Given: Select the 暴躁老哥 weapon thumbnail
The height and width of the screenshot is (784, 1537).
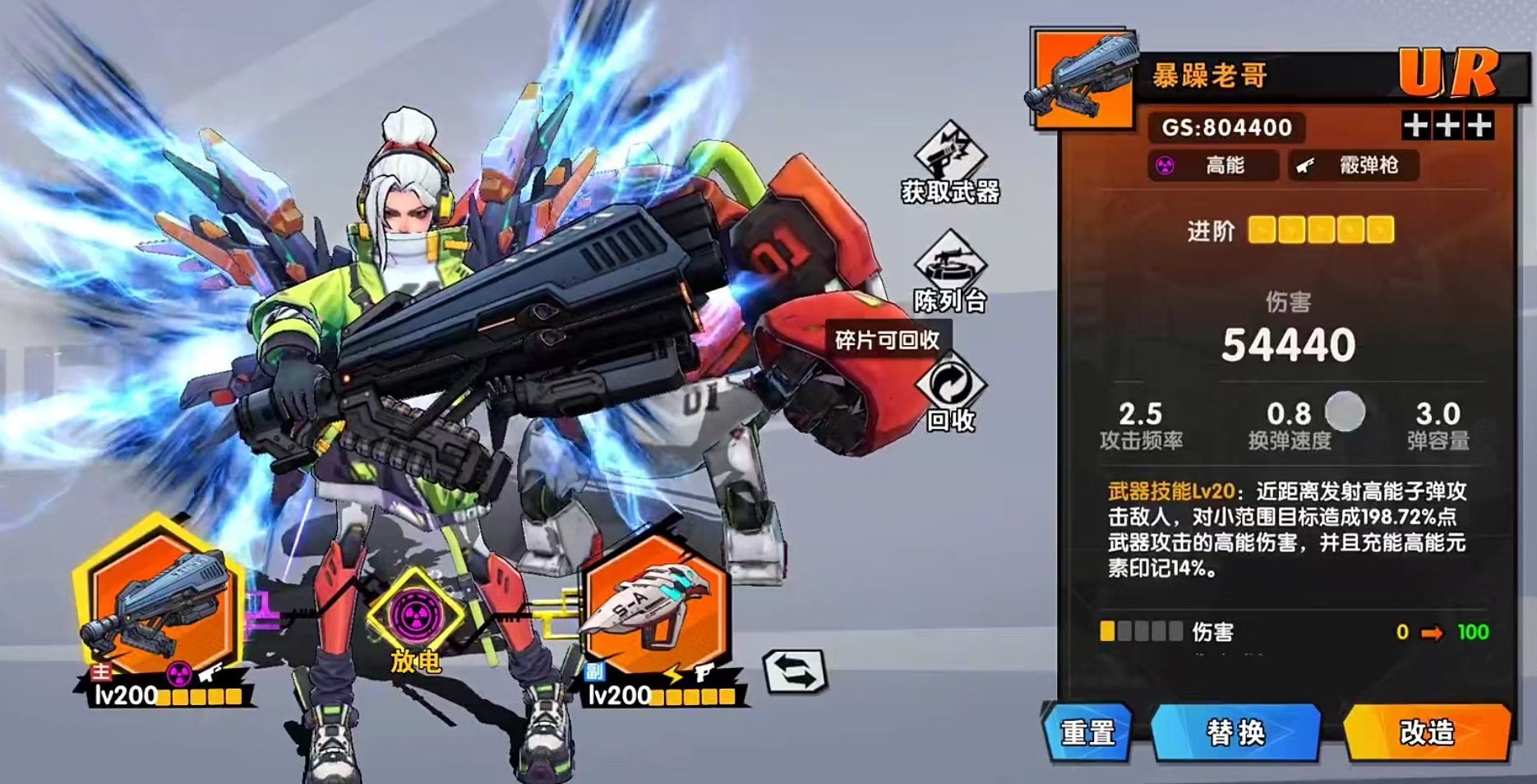Looking at the screenshot, I should pos(1082,80).
